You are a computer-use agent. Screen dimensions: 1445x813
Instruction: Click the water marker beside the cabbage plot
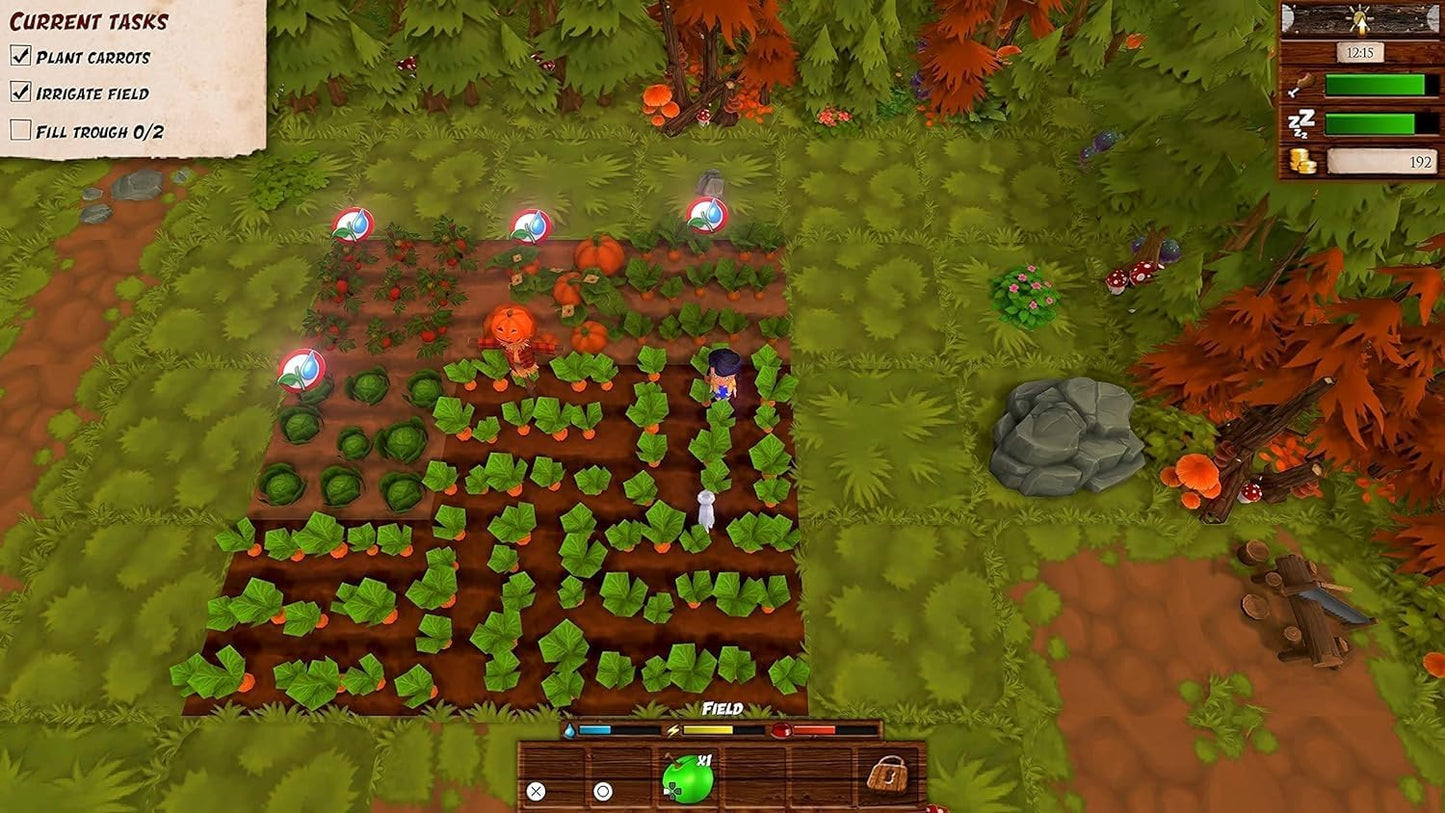pos(301,369)
